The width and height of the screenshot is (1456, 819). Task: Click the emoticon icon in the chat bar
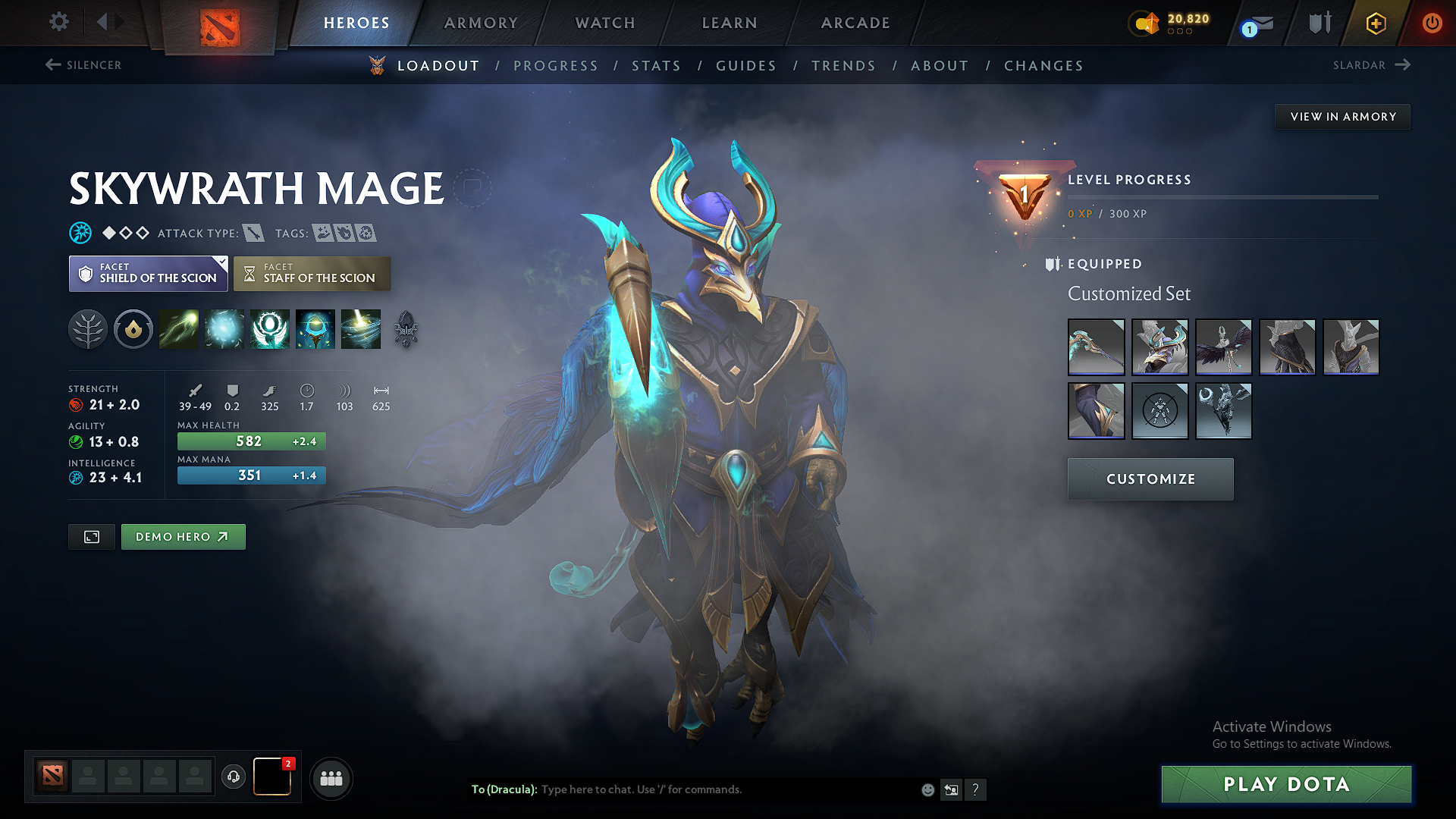[927, 789]
